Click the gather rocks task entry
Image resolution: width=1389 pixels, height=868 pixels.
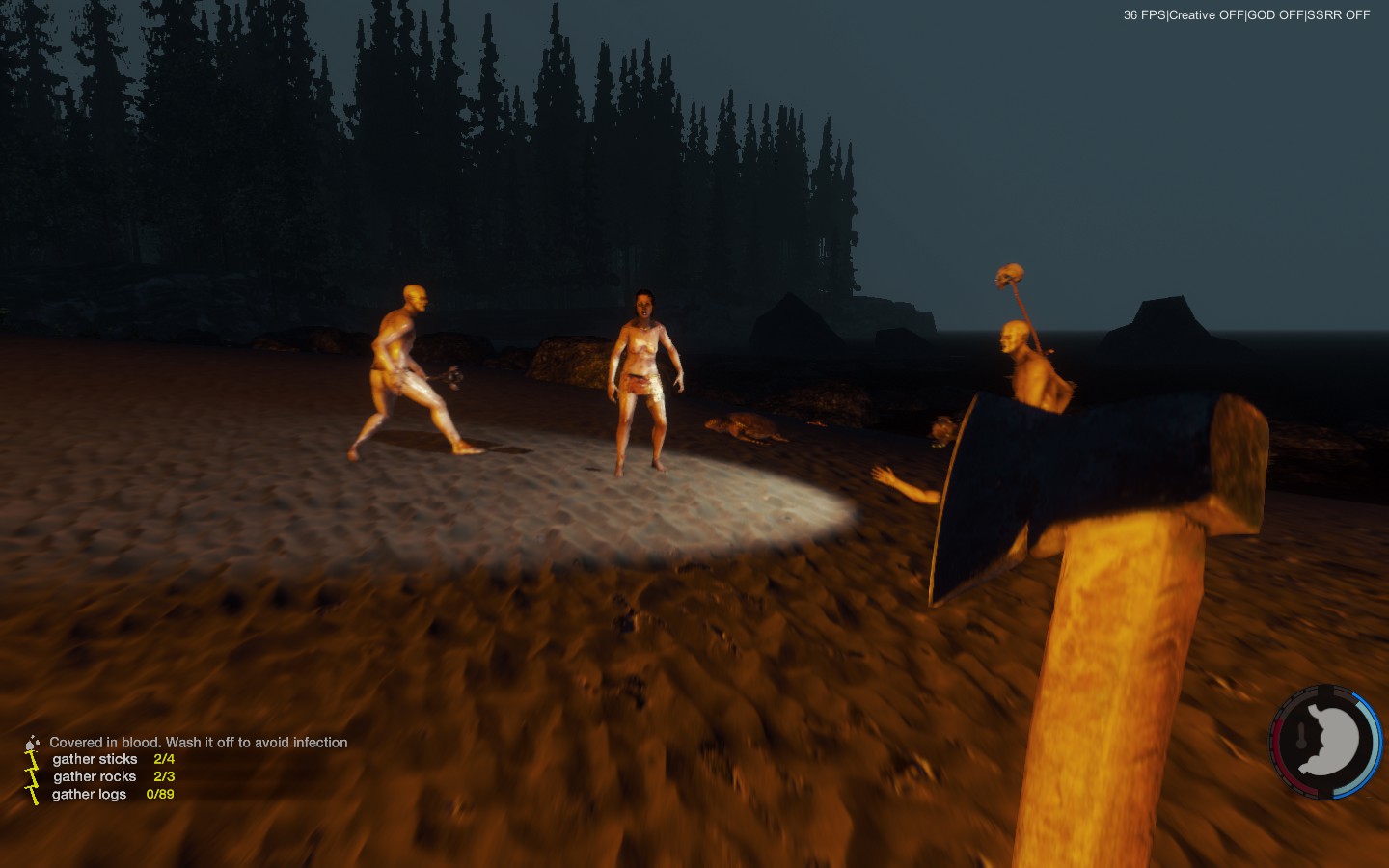pyautogui.click(x=95, y=776)
